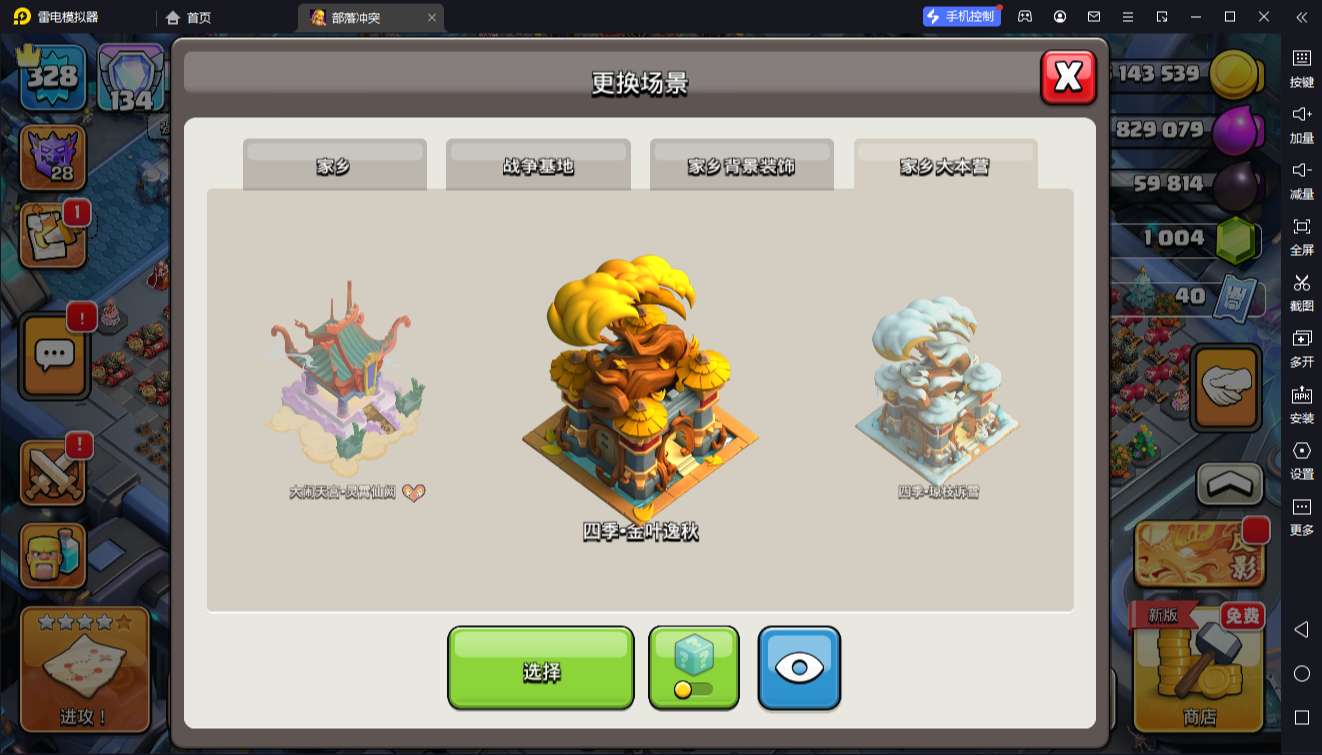Open the crossed swords clan war icon
This screenshot has height=755, width=1322.
point(52,470)
